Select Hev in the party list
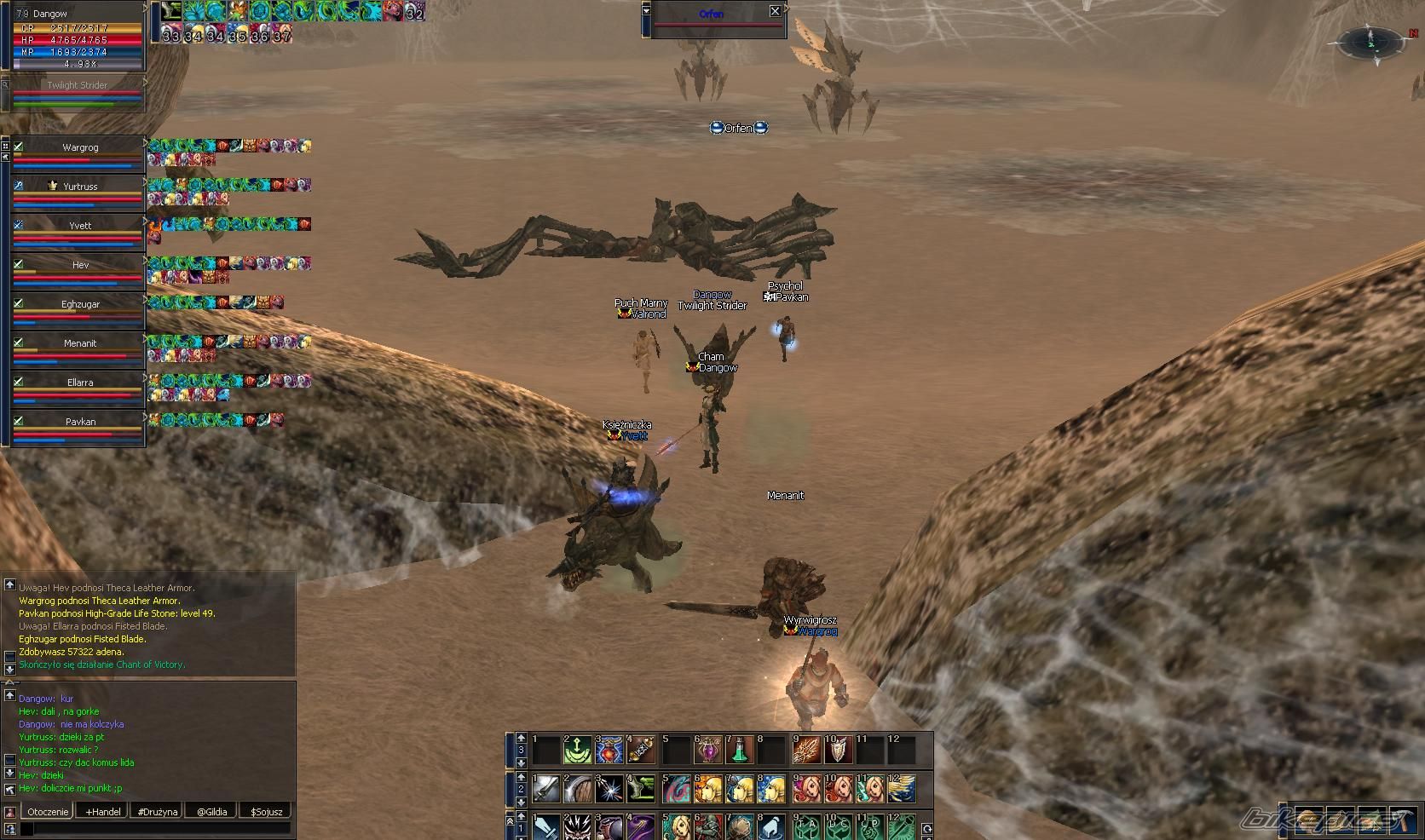 (x=79, y=265)
